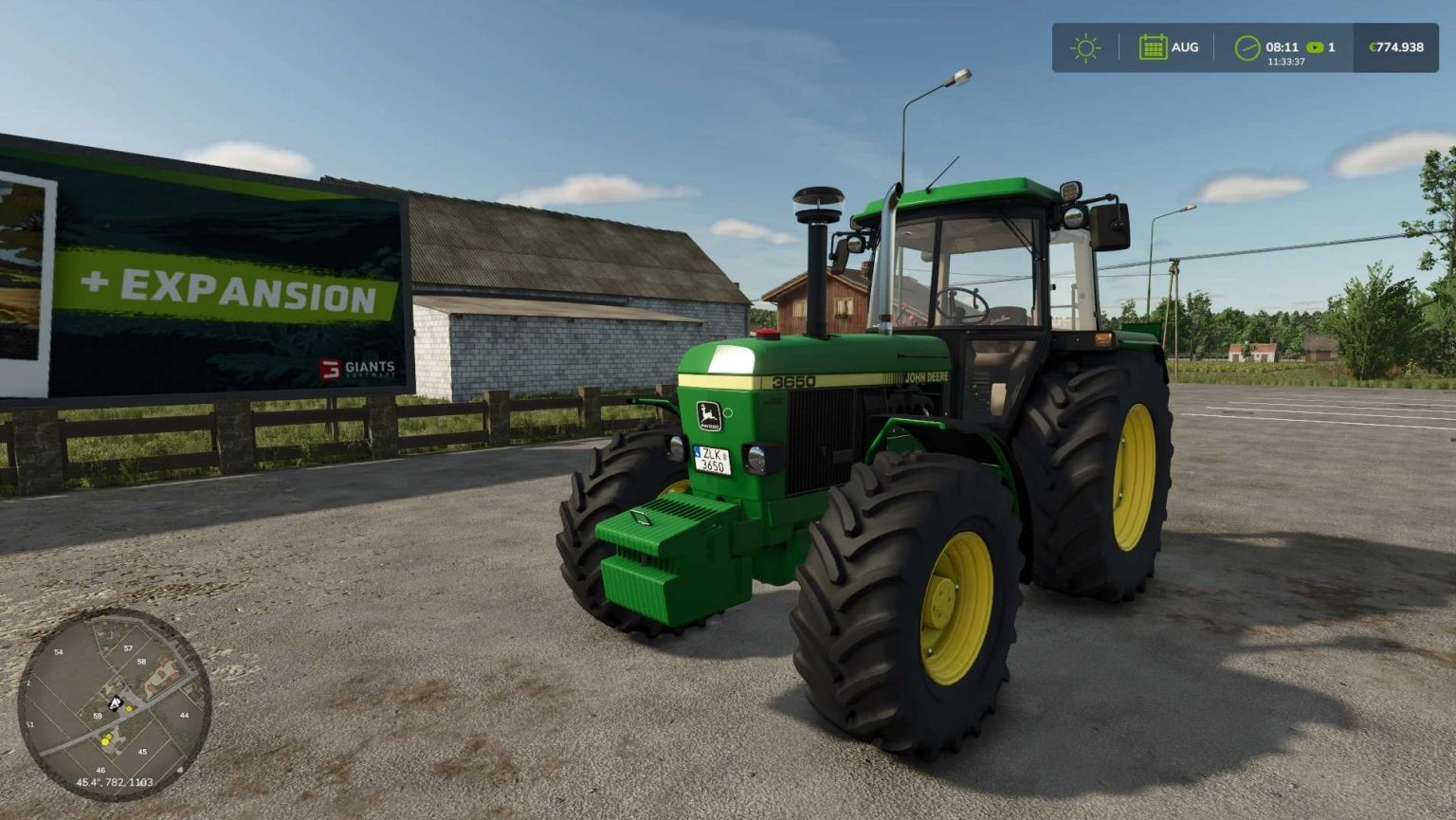1456x820 pixels.
Task: Click the coordinates text below the minimap
Action: (115, 781)
